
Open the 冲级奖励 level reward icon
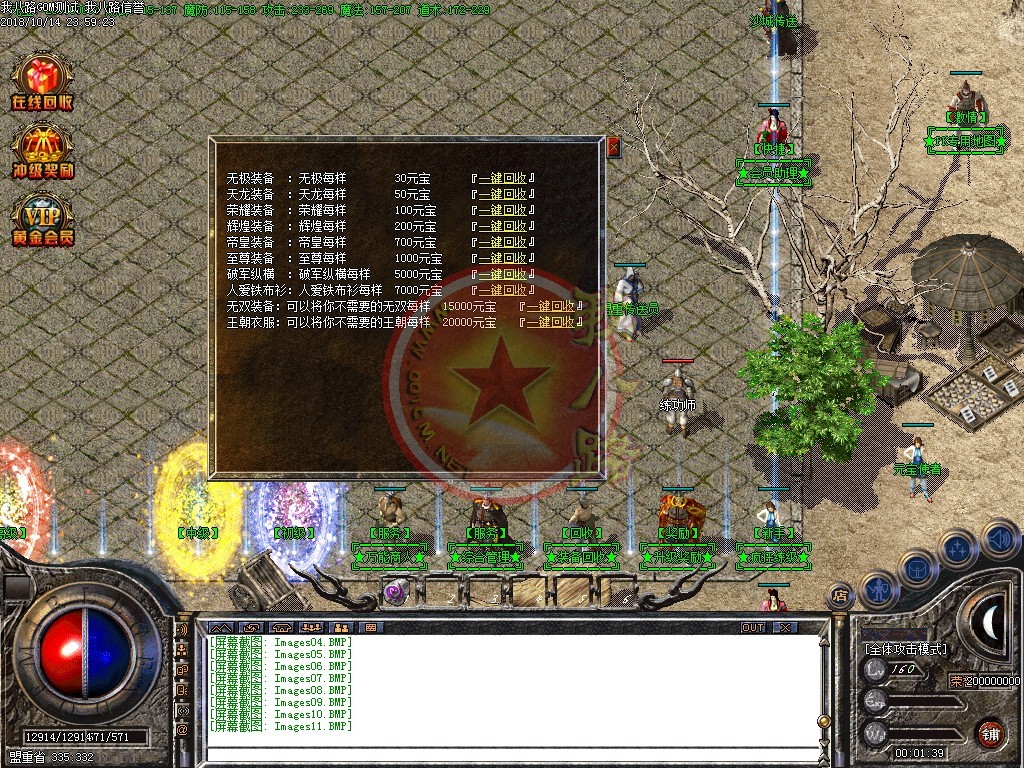click(42, 150)
